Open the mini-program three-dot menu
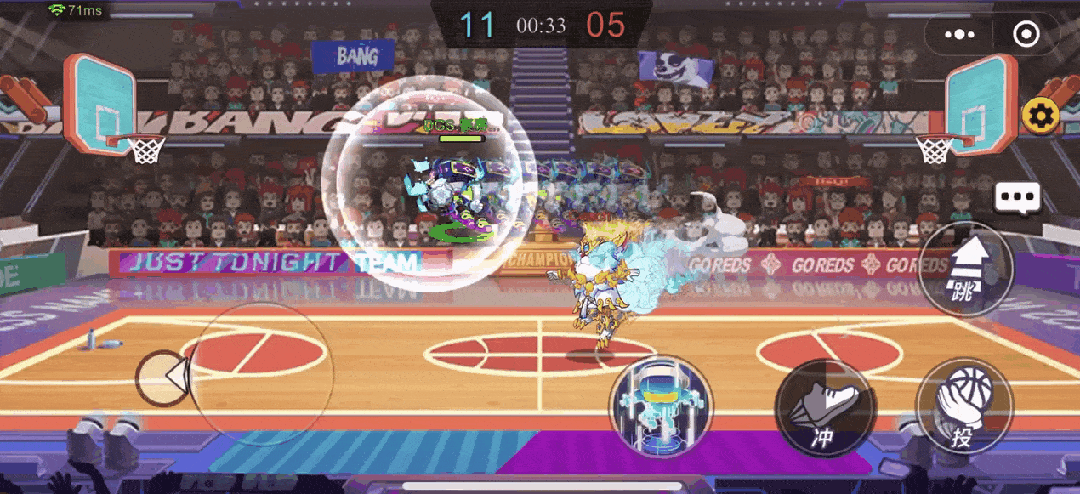This screenshot has width=1080, height=494. click(959, 34)
